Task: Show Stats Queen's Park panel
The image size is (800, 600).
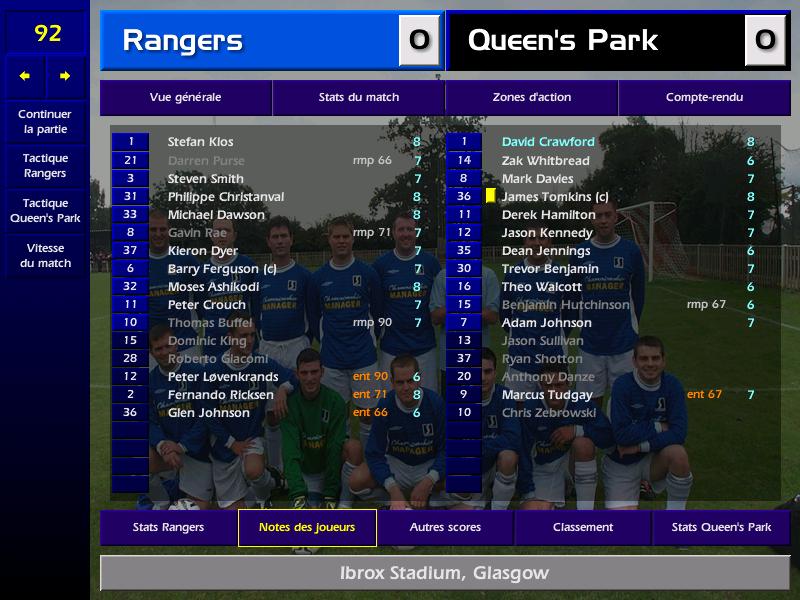Action: click(x=721, y=527)
